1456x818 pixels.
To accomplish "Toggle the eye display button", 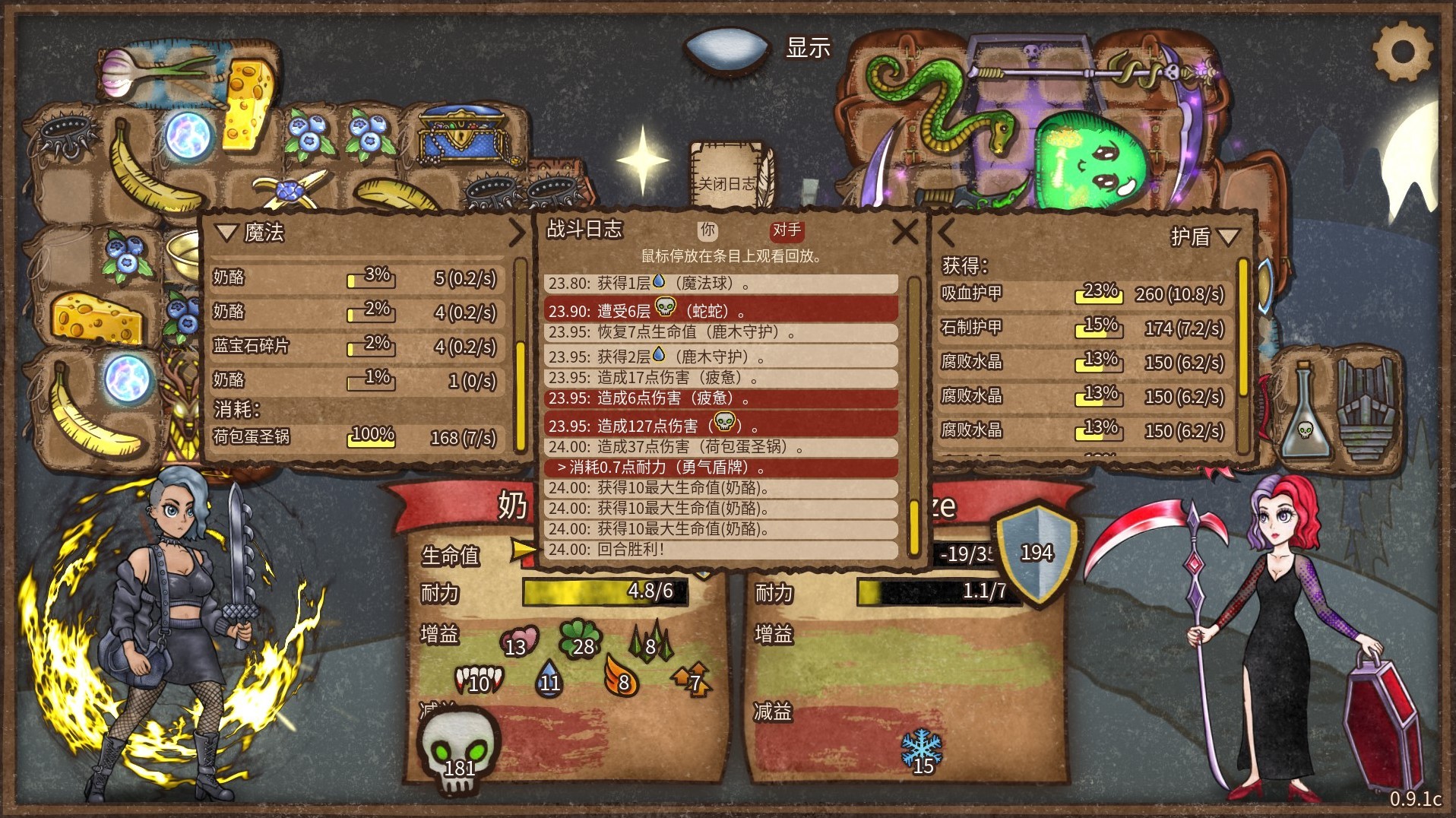I will (727, 48).
